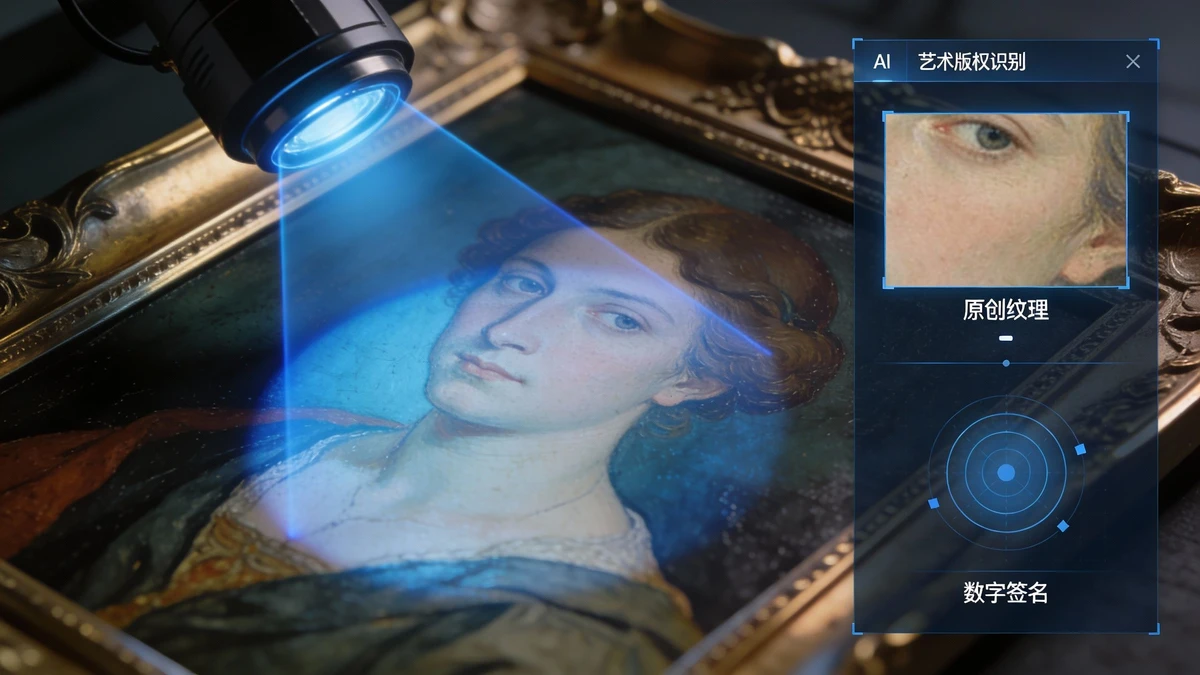Activate the circular radar scan dial
Viewport: 1200px width, 675px height.
(x=1006, y=472)
